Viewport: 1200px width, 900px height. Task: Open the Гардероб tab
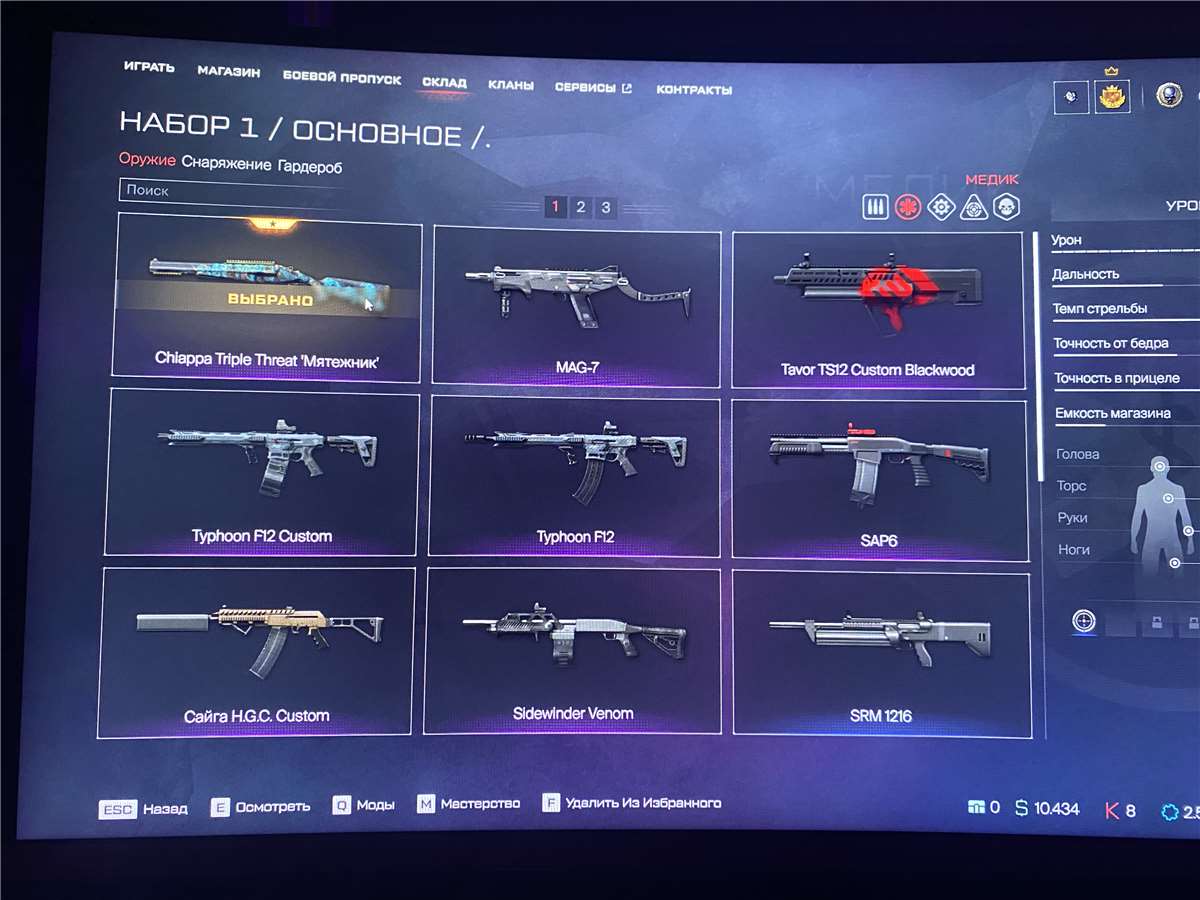pyautogui.click(x=310, y=167)
